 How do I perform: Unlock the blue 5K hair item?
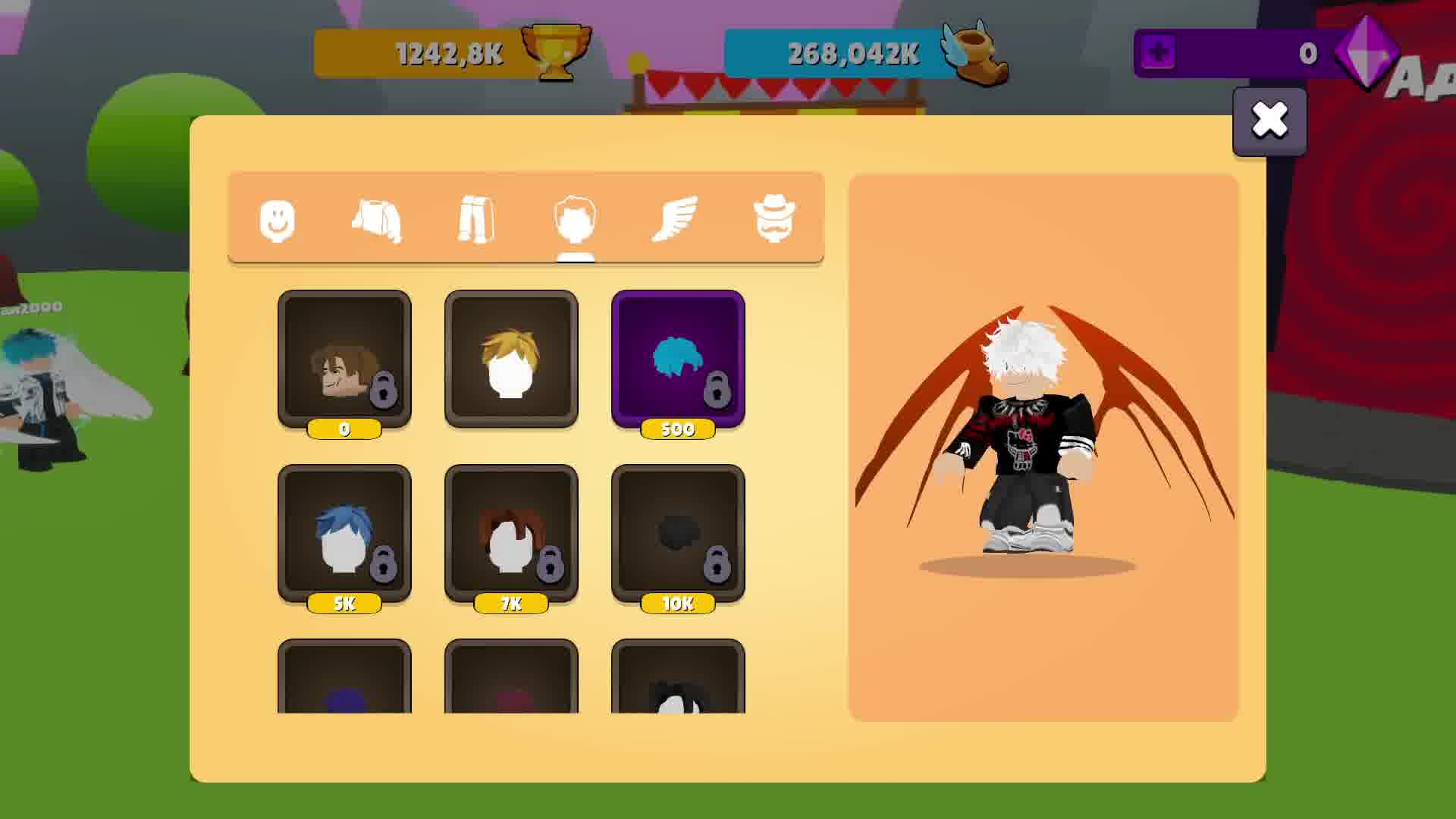(x=345, y=533)
